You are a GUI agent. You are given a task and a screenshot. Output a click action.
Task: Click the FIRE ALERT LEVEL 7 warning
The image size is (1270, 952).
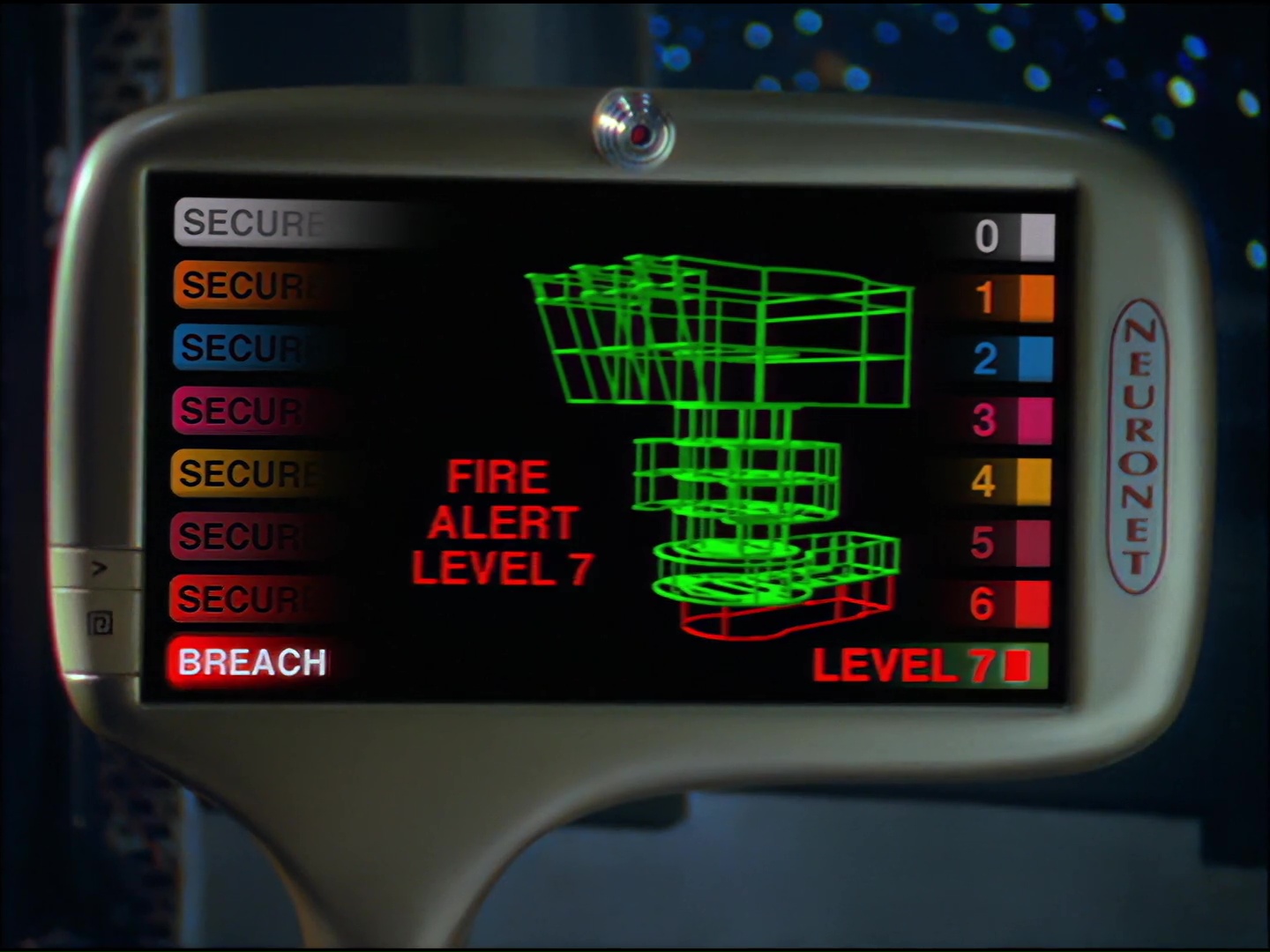(501, 523)
